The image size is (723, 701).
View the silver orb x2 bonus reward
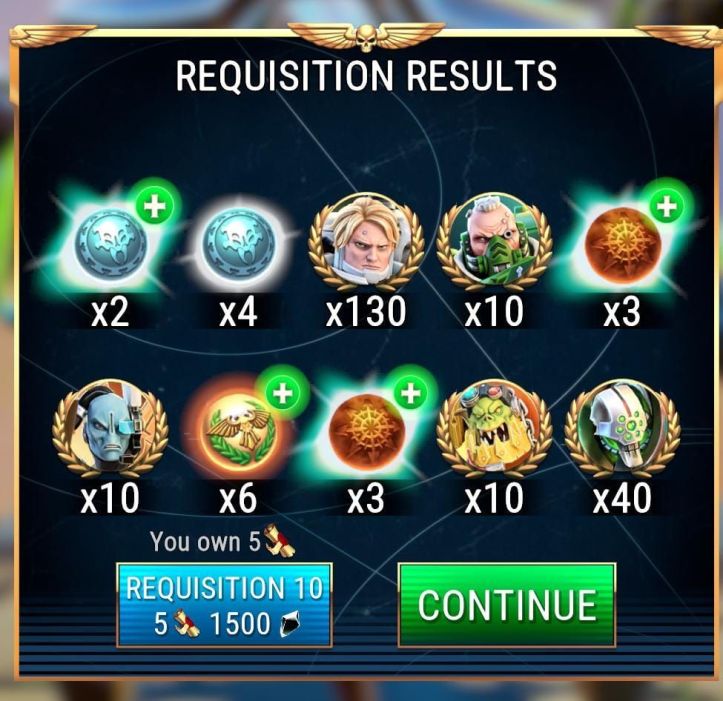pyautogui.click(x=112, y=244)
